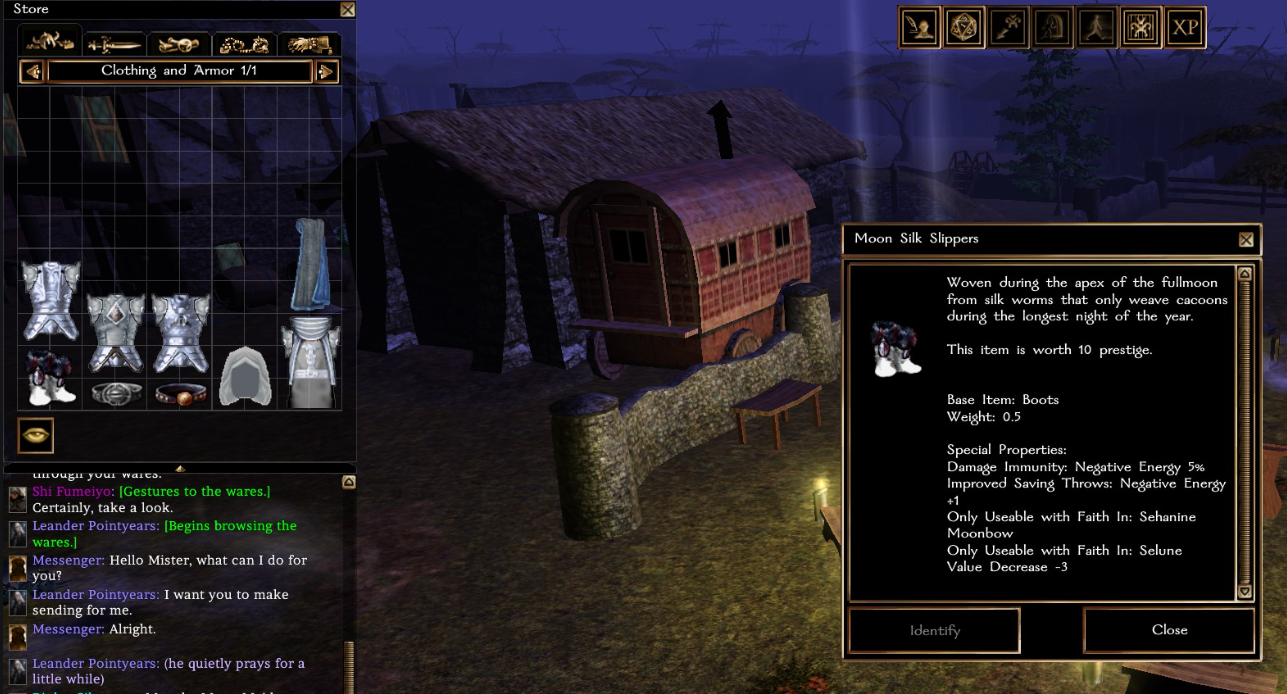Screen dimensions: 1287x694
Task: Select the red belt with gold buckle
Action: pos(180,393)
